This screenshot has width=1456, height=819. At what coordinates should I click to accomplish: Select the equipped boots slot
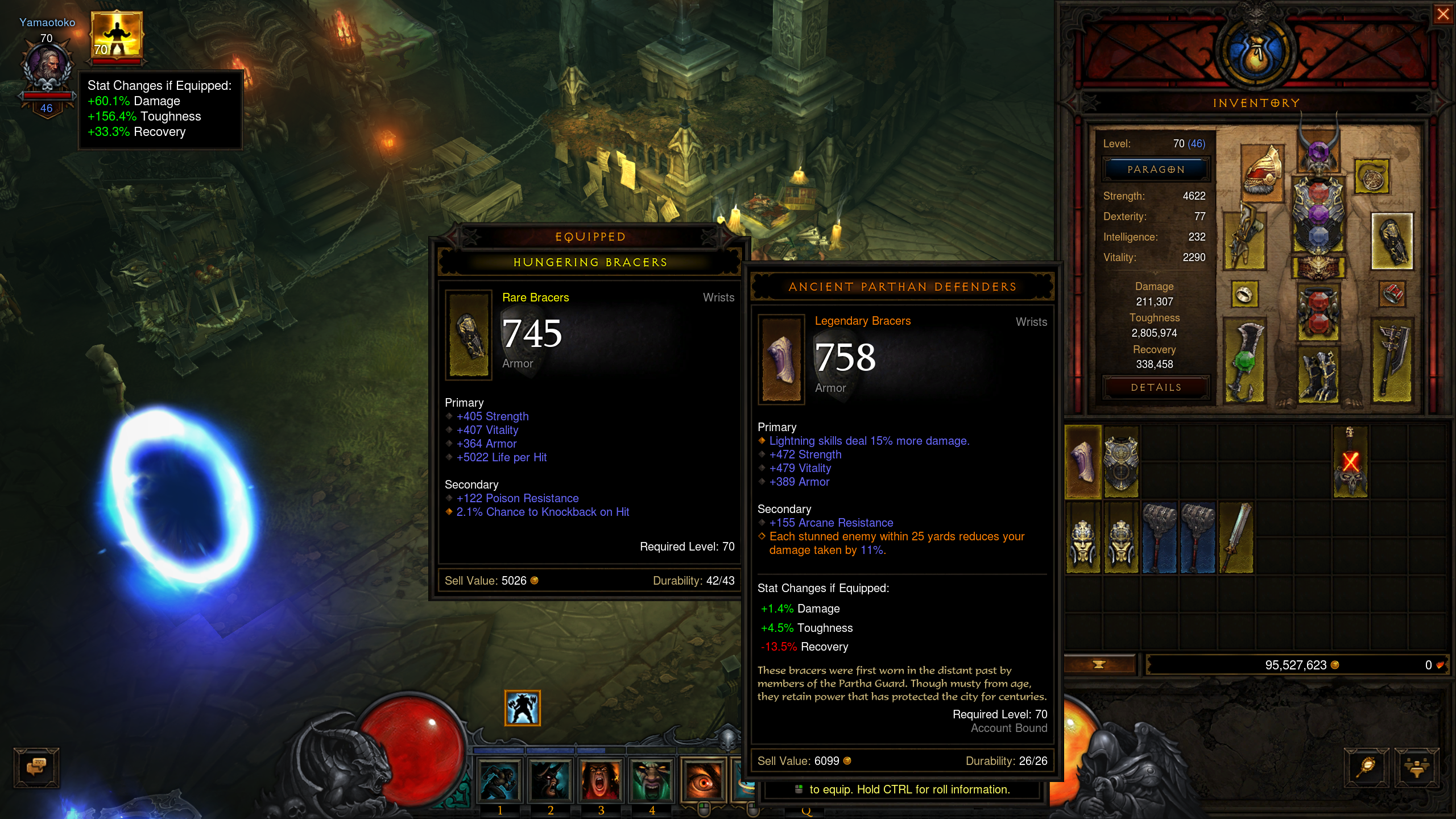pyautogui.click(x=1318, y=377)
